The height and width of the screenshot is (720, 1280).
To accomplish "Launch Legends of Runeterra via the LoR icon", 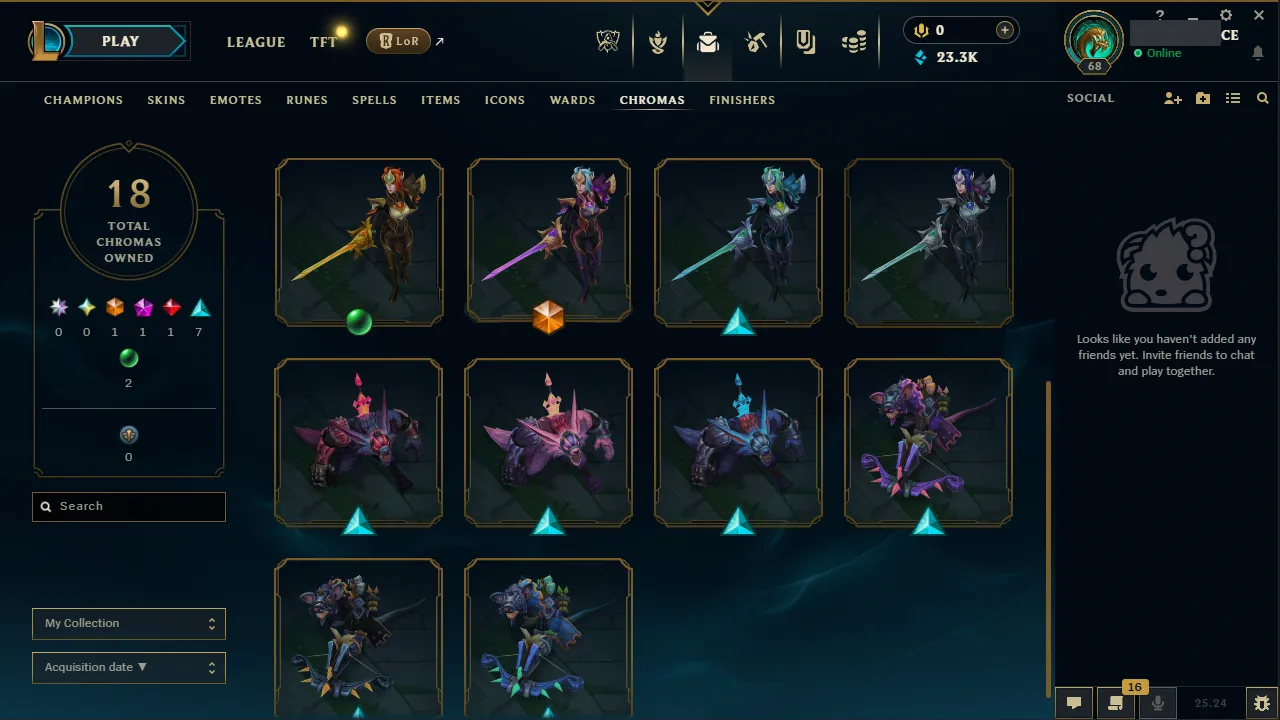I will pyautogui.click(x=398, y=41).
